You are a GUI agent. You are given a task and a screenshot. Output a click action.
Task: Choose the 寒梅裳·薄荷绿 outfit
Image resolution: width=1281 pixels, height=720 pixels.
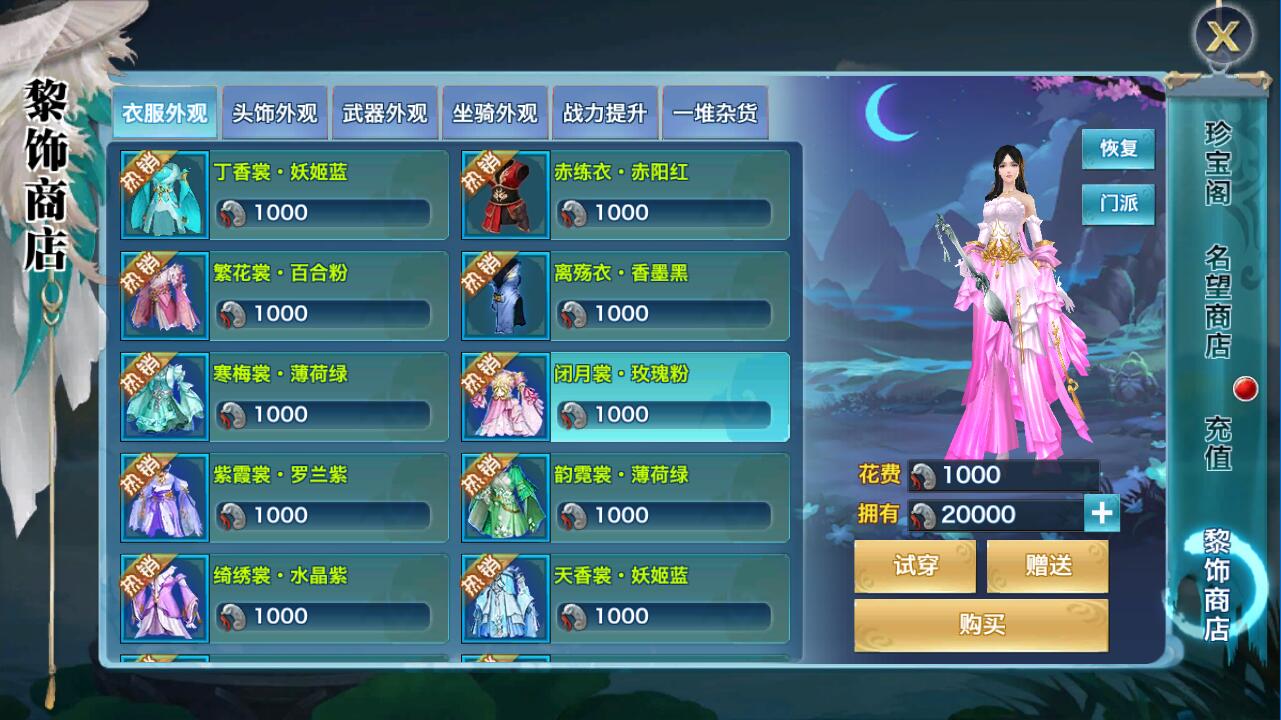tap(284, 397)
